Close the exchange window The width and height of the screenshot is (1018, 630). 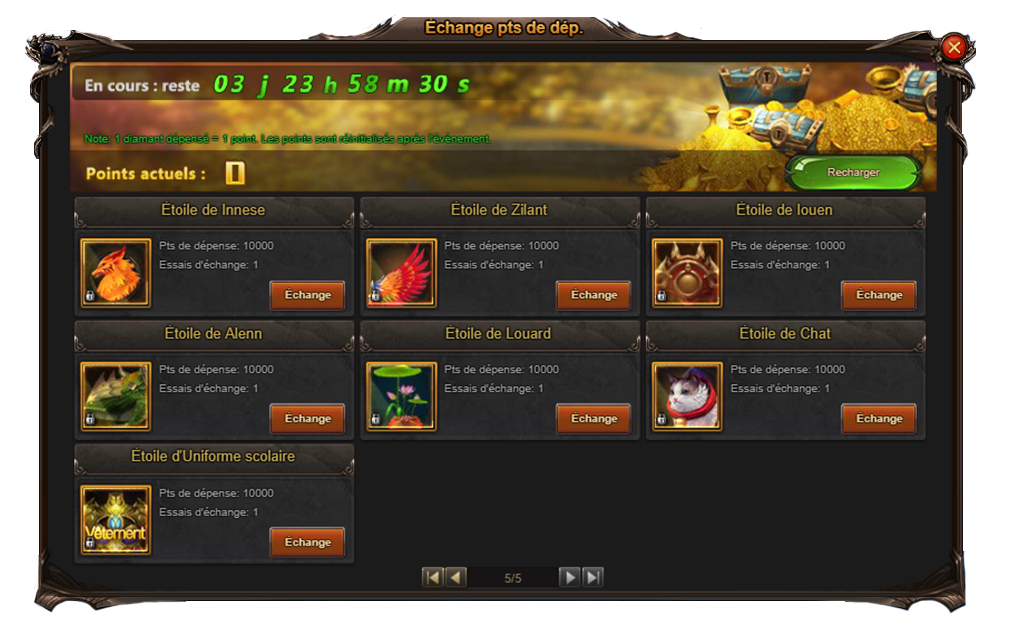tap(954, 46)
